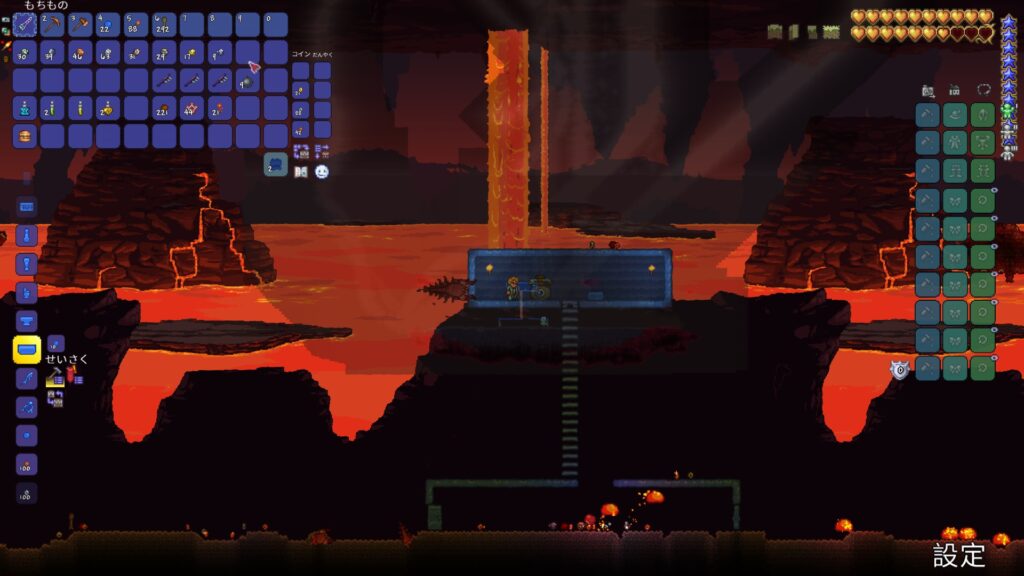The image size is (1024, 576).
Task: Open the bestiary book icon
Action: coord(301,172)
